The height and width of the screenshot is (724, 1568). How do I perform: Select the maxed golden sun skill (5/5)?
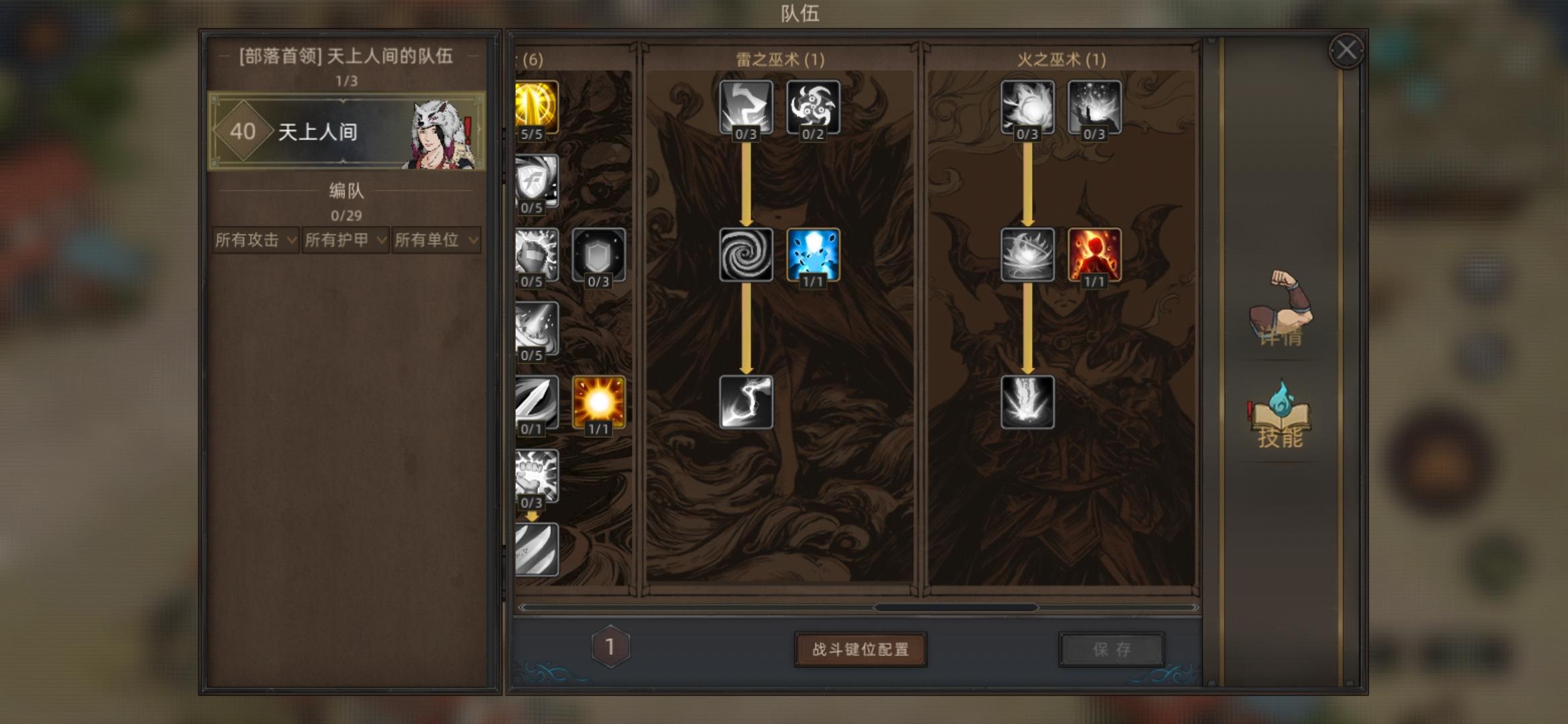tap(533, 111)
